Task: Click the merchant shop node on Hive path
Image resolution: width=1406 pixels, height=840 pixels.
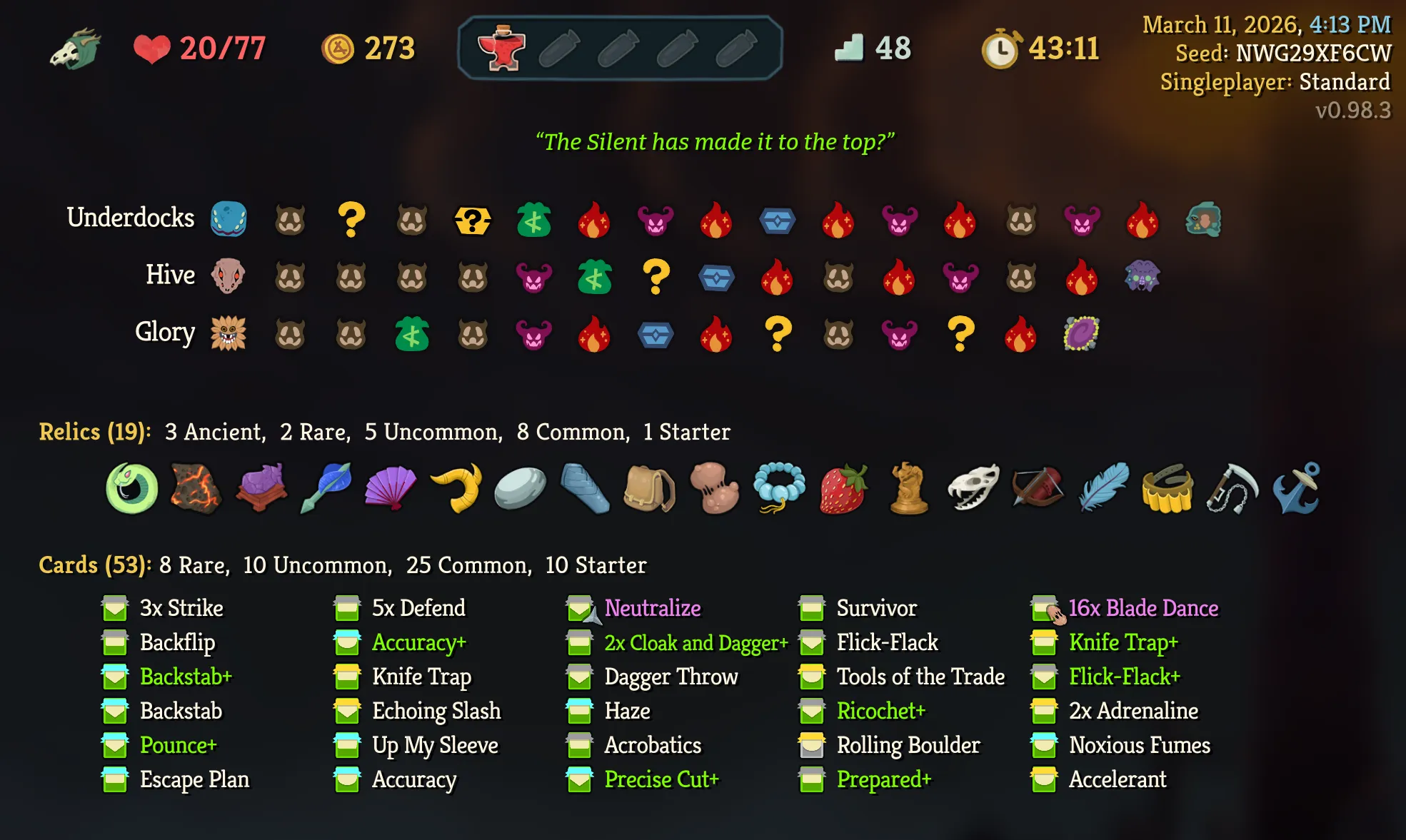Action: [x=594, y=277]
